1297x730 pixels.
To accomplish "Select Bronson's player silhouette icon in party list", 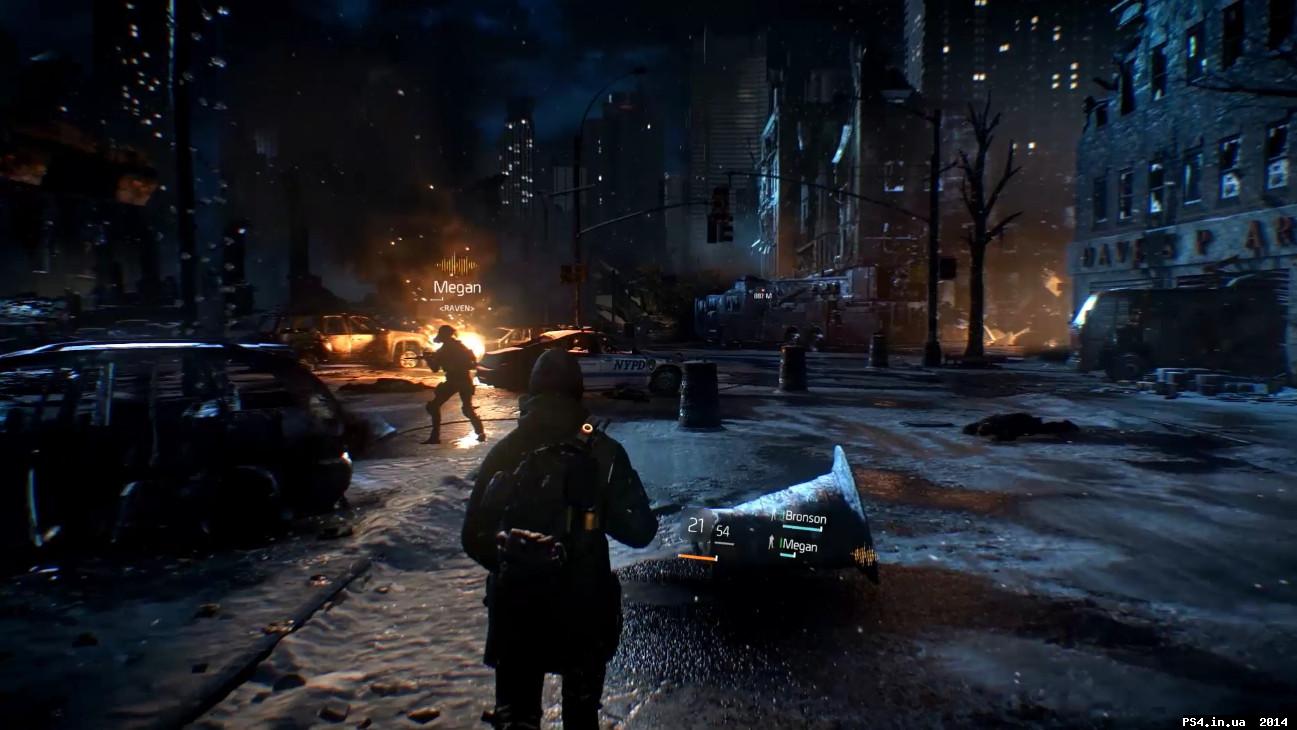I will 773,517.
